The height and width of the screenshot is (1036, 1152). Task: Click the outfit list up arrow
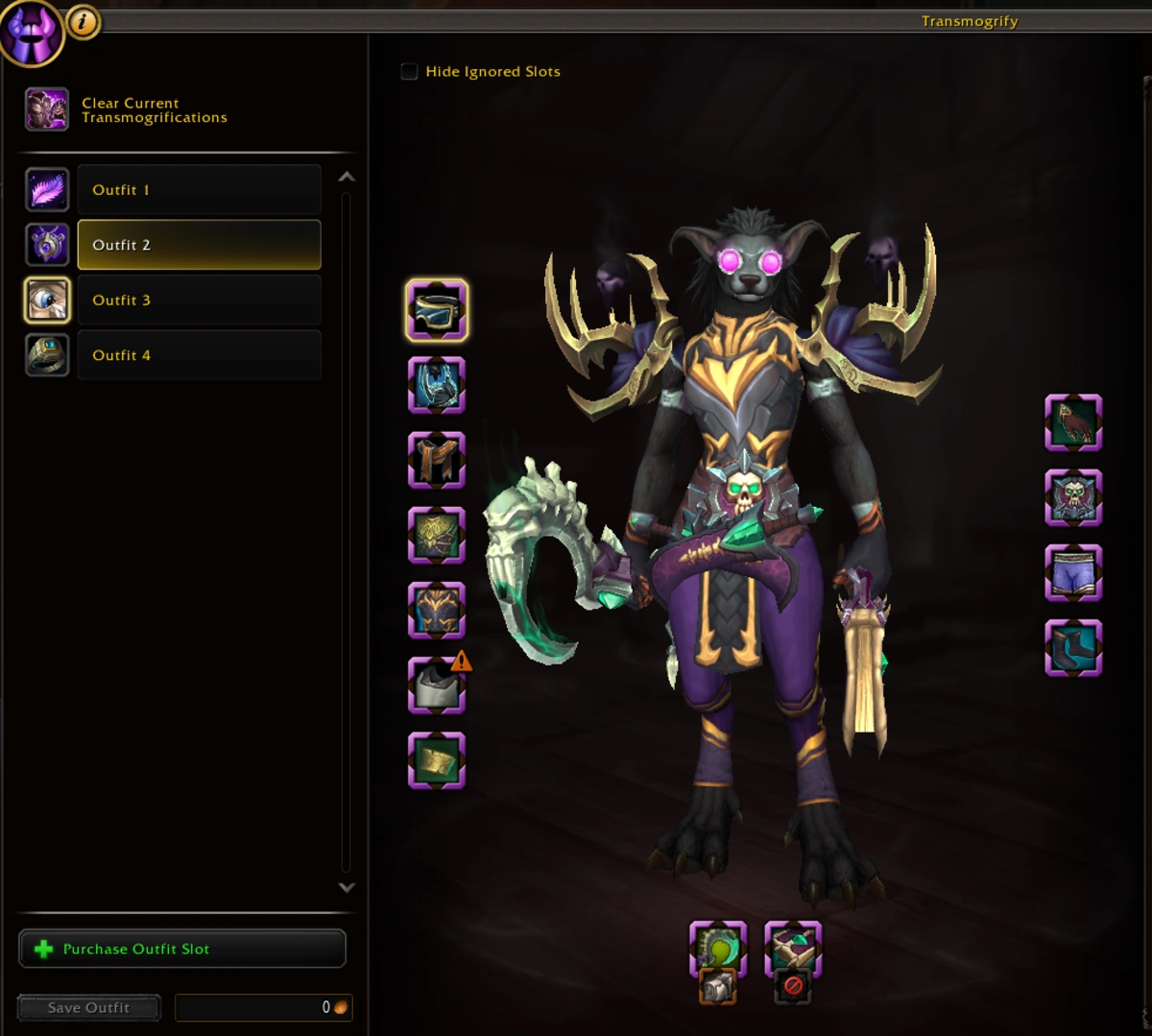pyautogui.click(x=347, y=178)
